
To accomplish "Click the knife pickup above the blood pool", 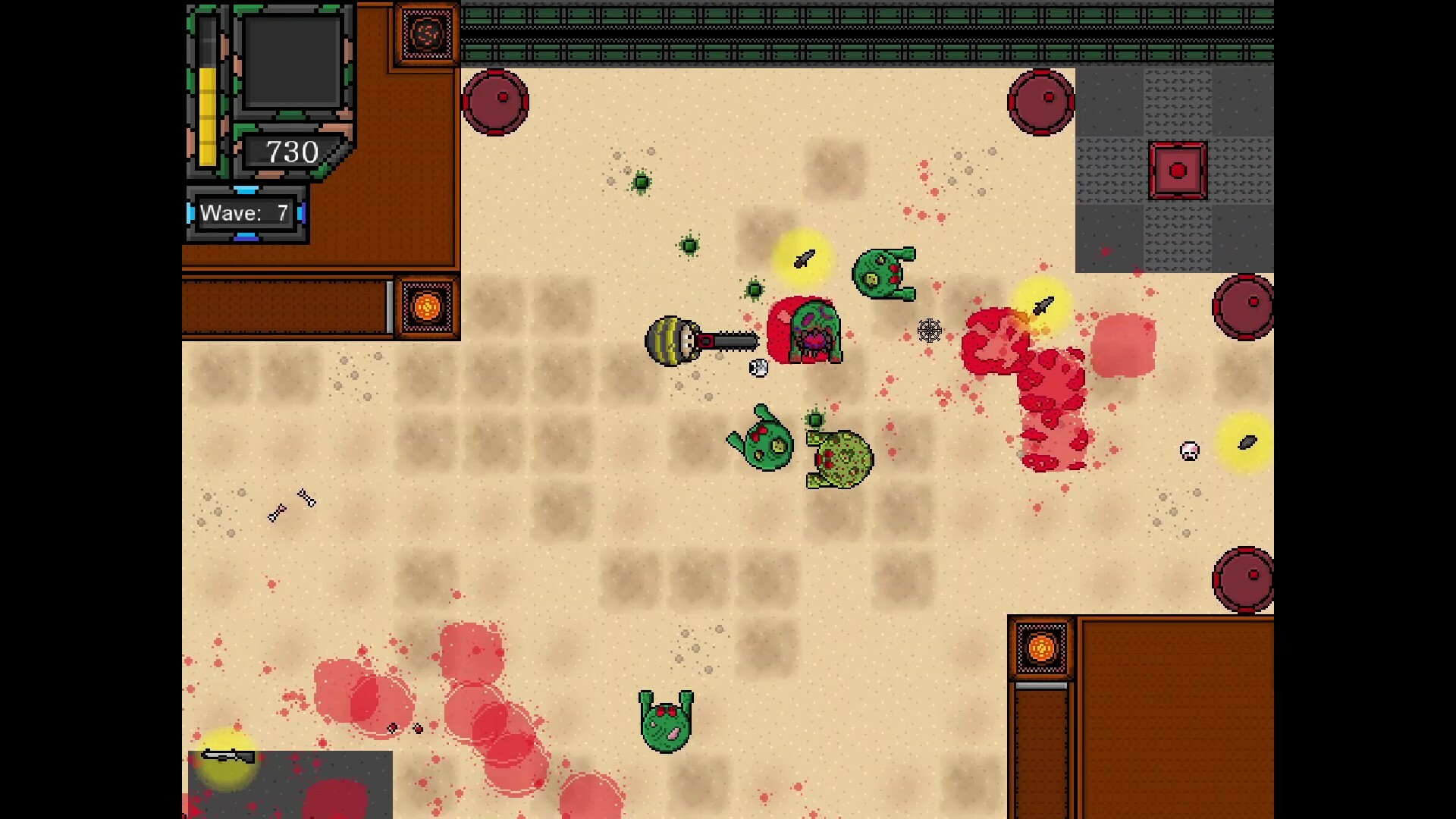I will pos(1043,305).
